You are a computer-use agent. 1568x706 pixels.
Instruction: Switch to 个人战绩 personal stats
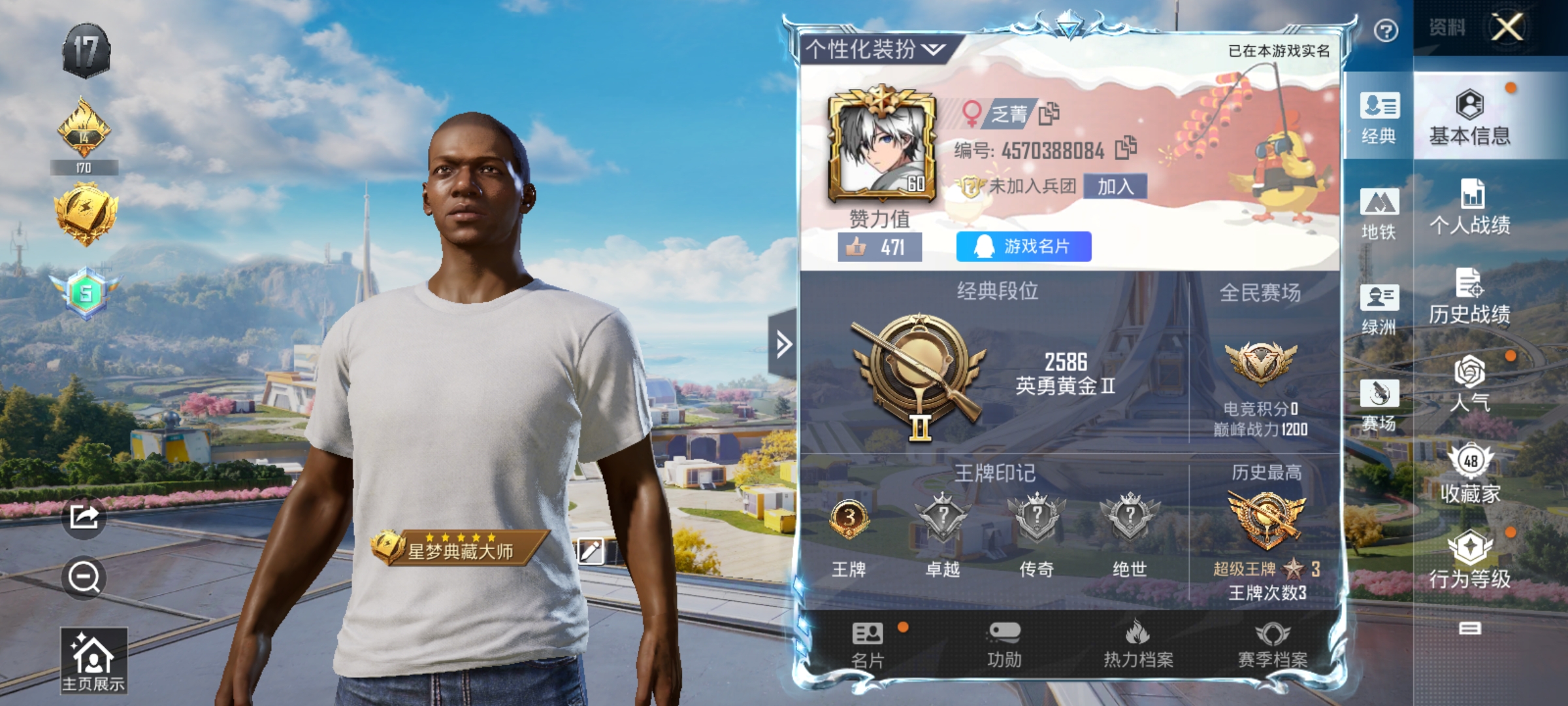[x=1469, y=207]
